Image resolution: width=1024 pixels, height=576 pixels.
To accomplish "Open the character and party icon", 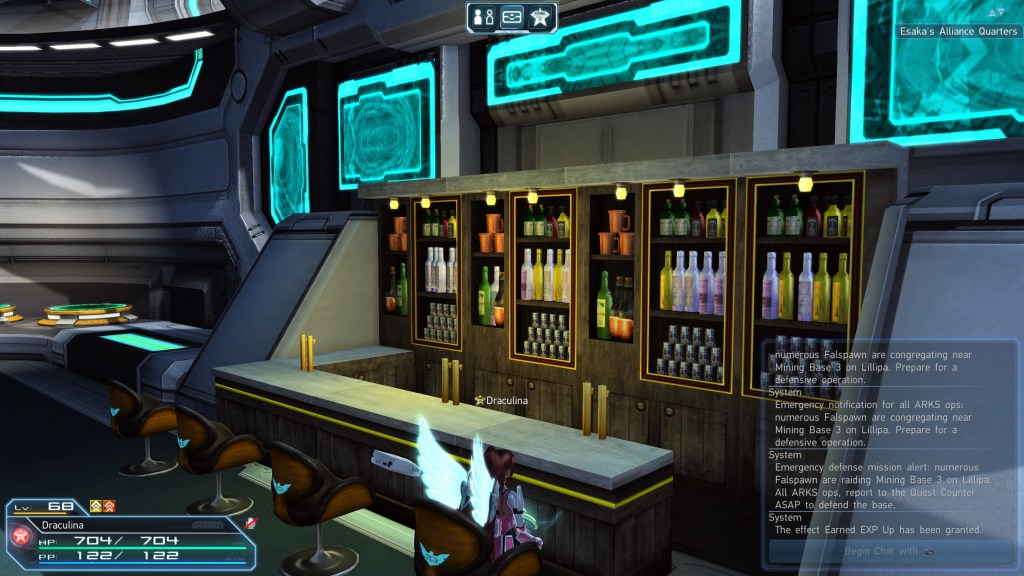I will [482, 17].
